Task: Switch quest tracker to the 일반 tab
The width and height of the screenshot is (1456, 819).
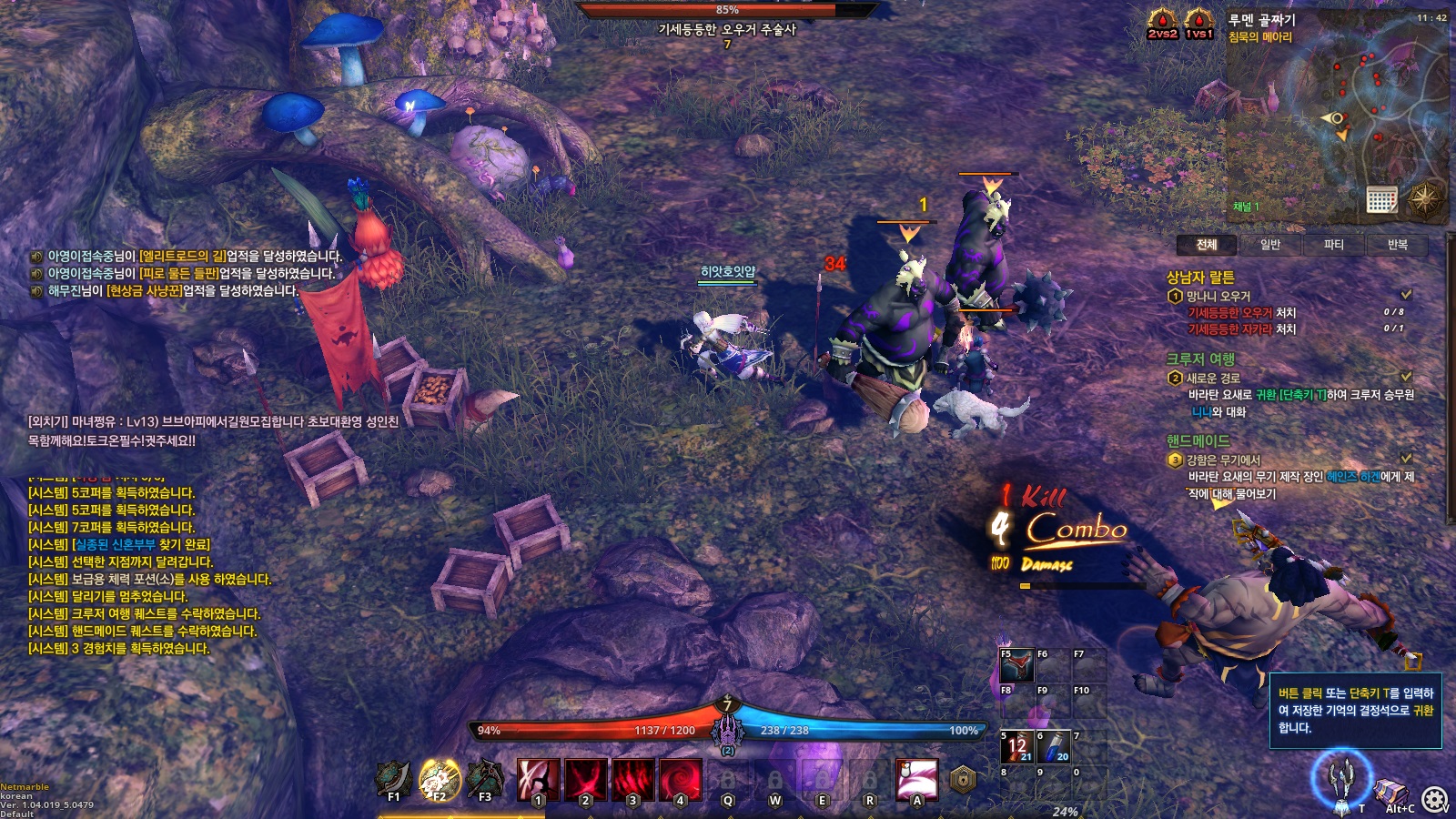Action: coord(1270,245)
